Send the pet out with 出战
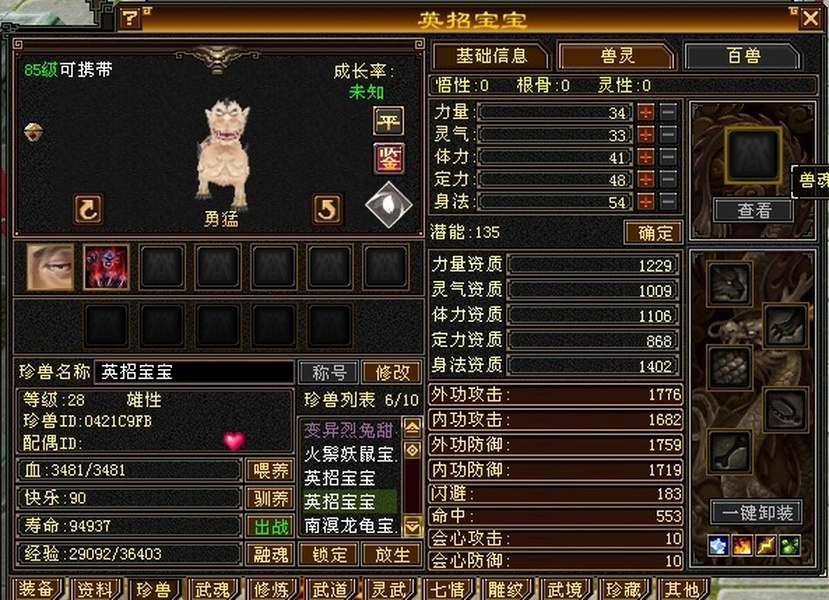Viewport: 829px width, 600px height. [x=269, y=526]
